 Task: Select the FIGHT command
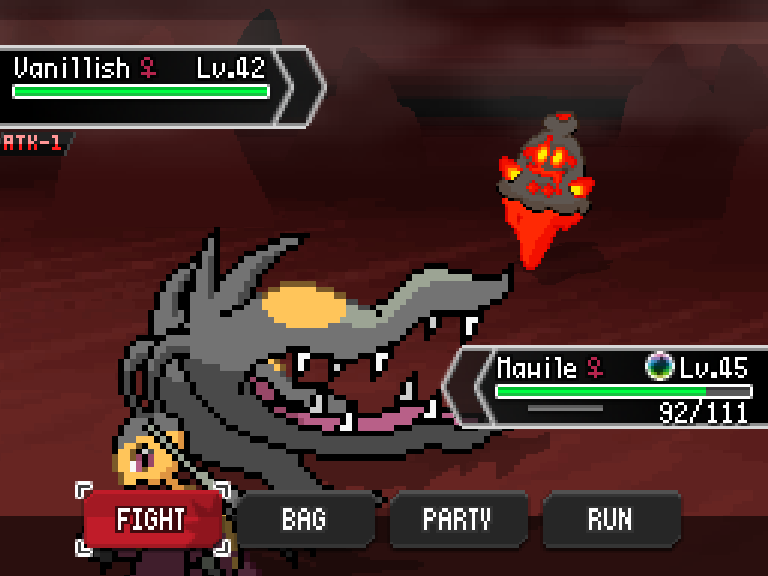pyautogui.click(x=152, y=519)
